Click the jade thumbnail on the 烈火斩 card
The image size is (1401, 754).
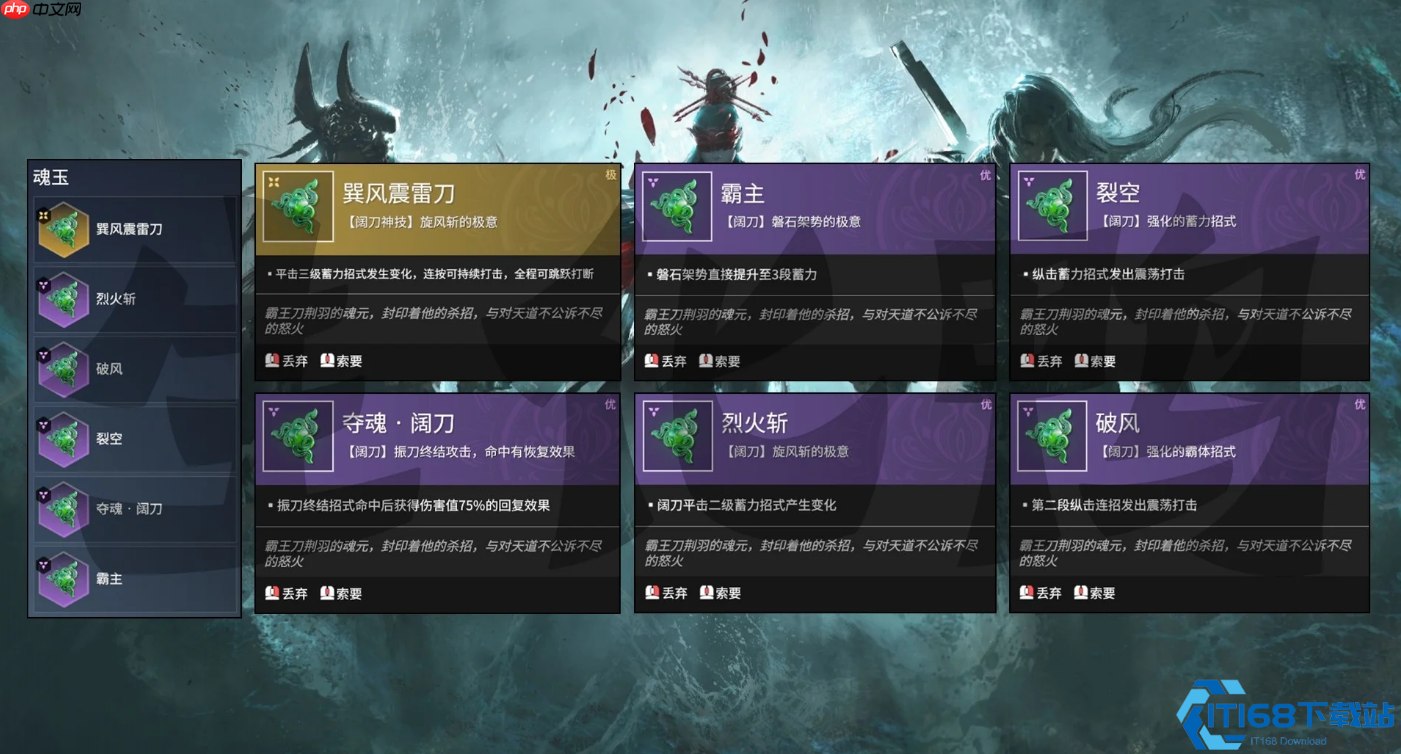tap(676, 436)
